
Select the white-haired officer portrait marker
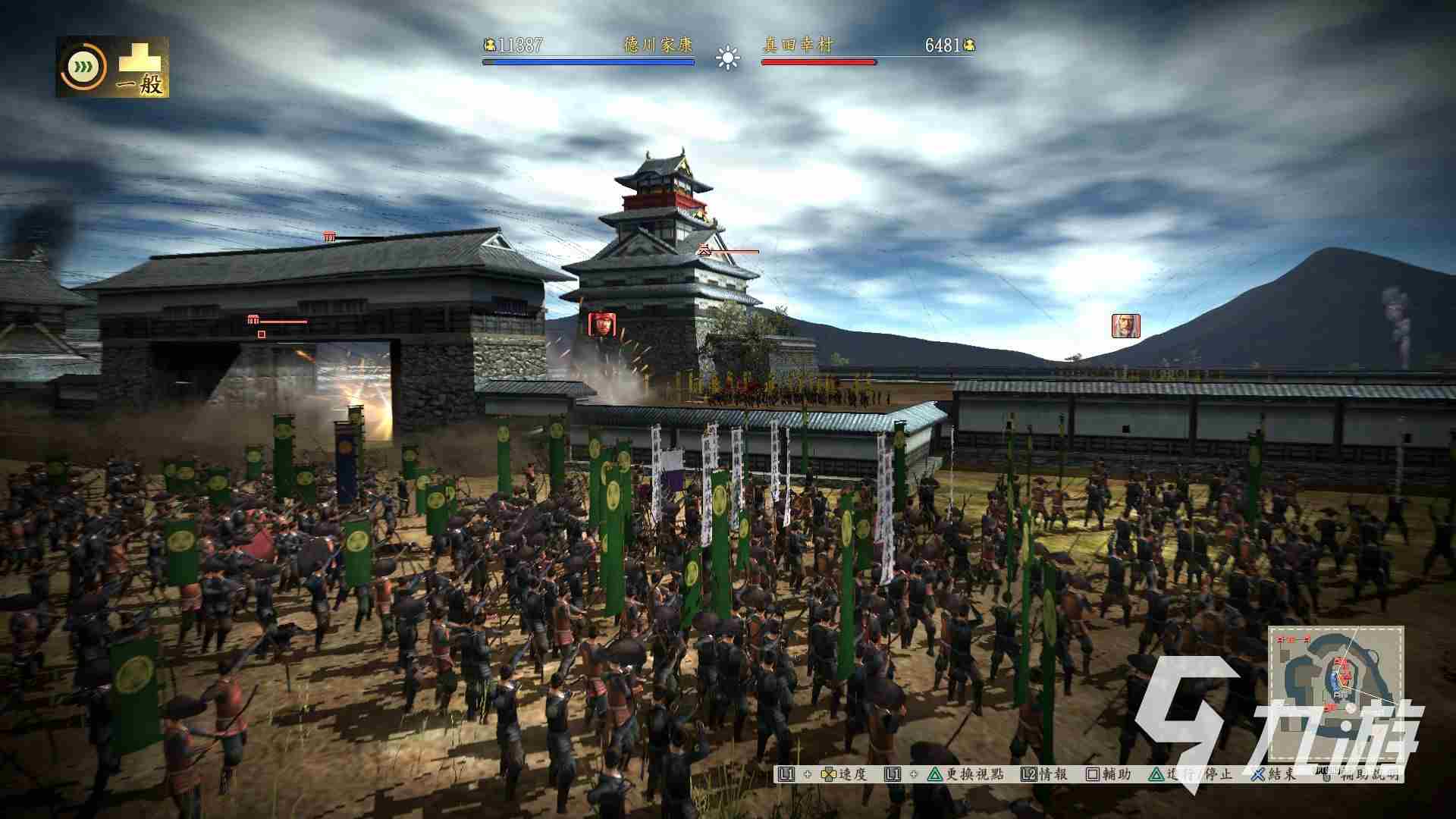click(1125, 325)
